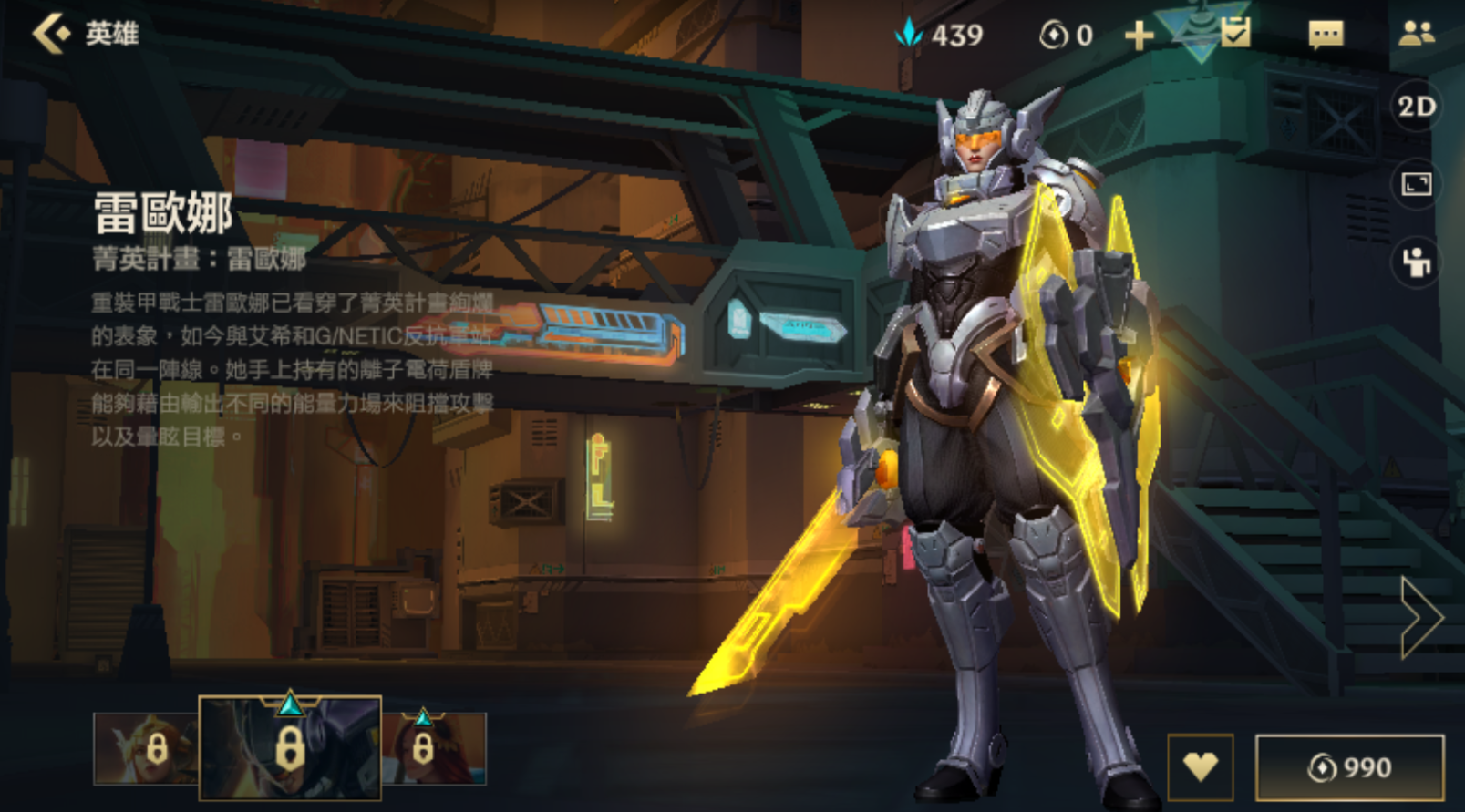1465x812 pixels.
Task: Purchase the skin for 990
Action: click(x=1350, y=766)
